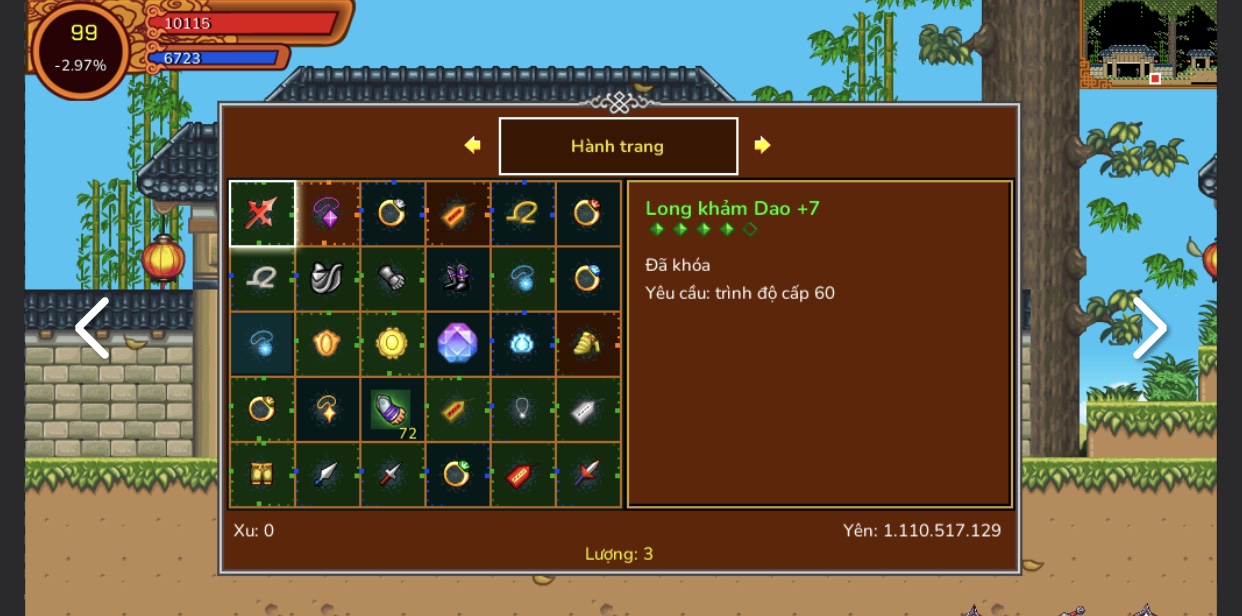Switch to the previous tab with the left yellow arrow

coord(473,145)
